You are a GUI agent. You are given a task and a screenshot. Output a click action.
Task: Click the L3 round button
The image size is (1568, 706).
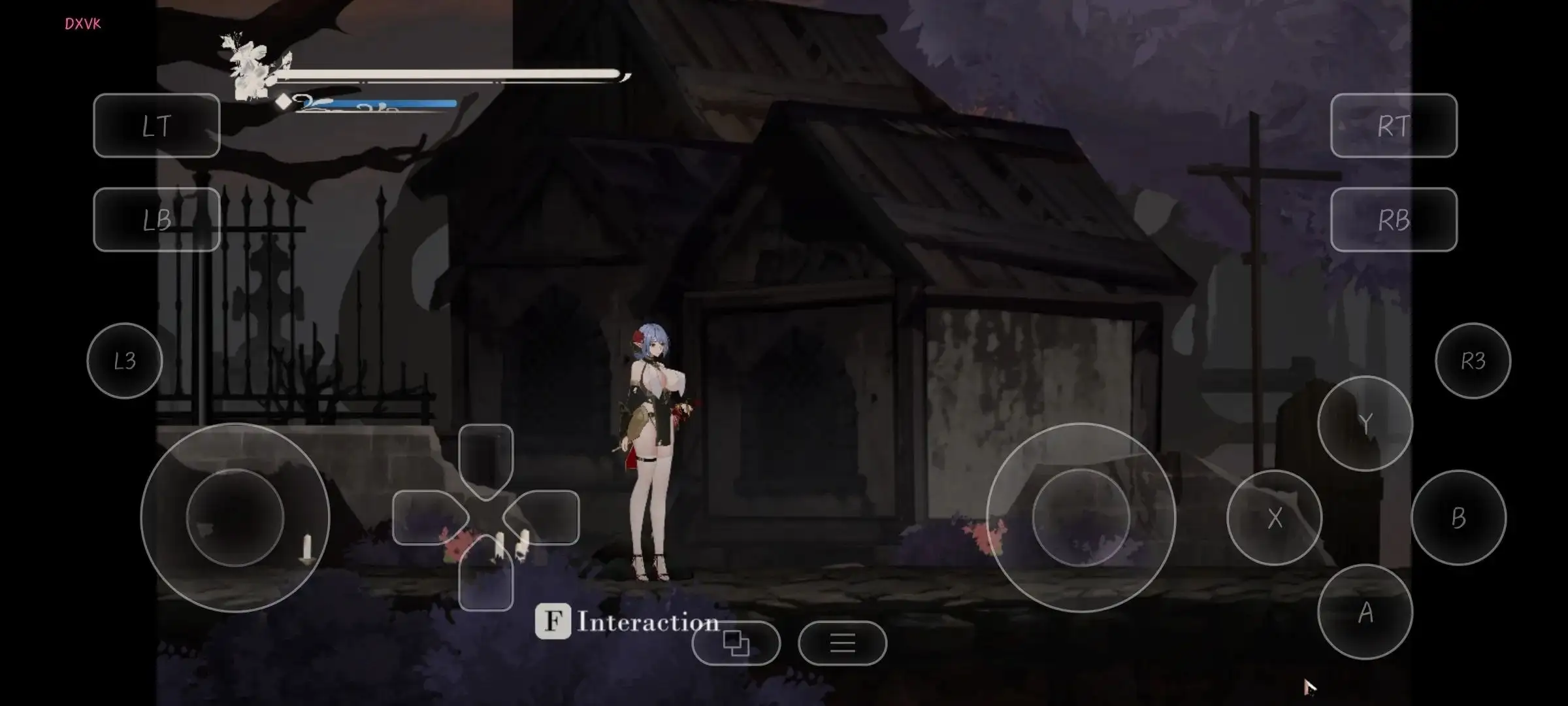point(125,361)
